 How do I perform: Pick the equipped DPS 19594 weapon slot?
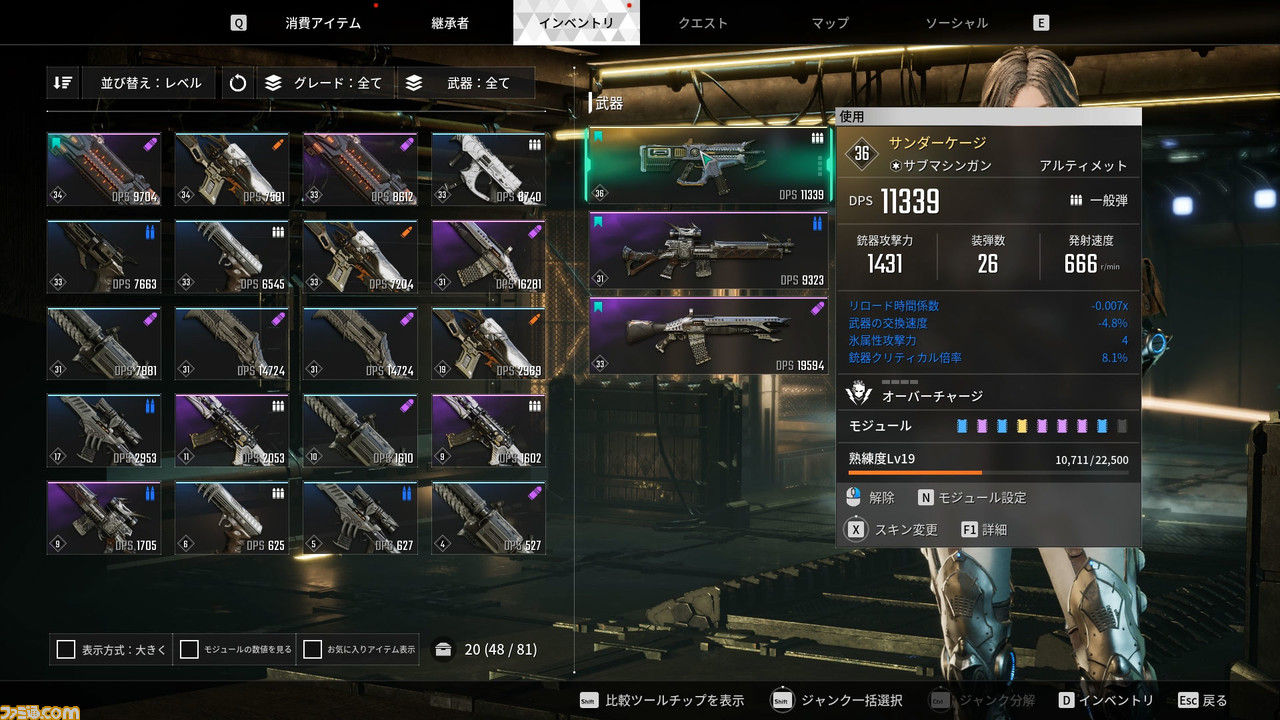[x=708, y=336]
